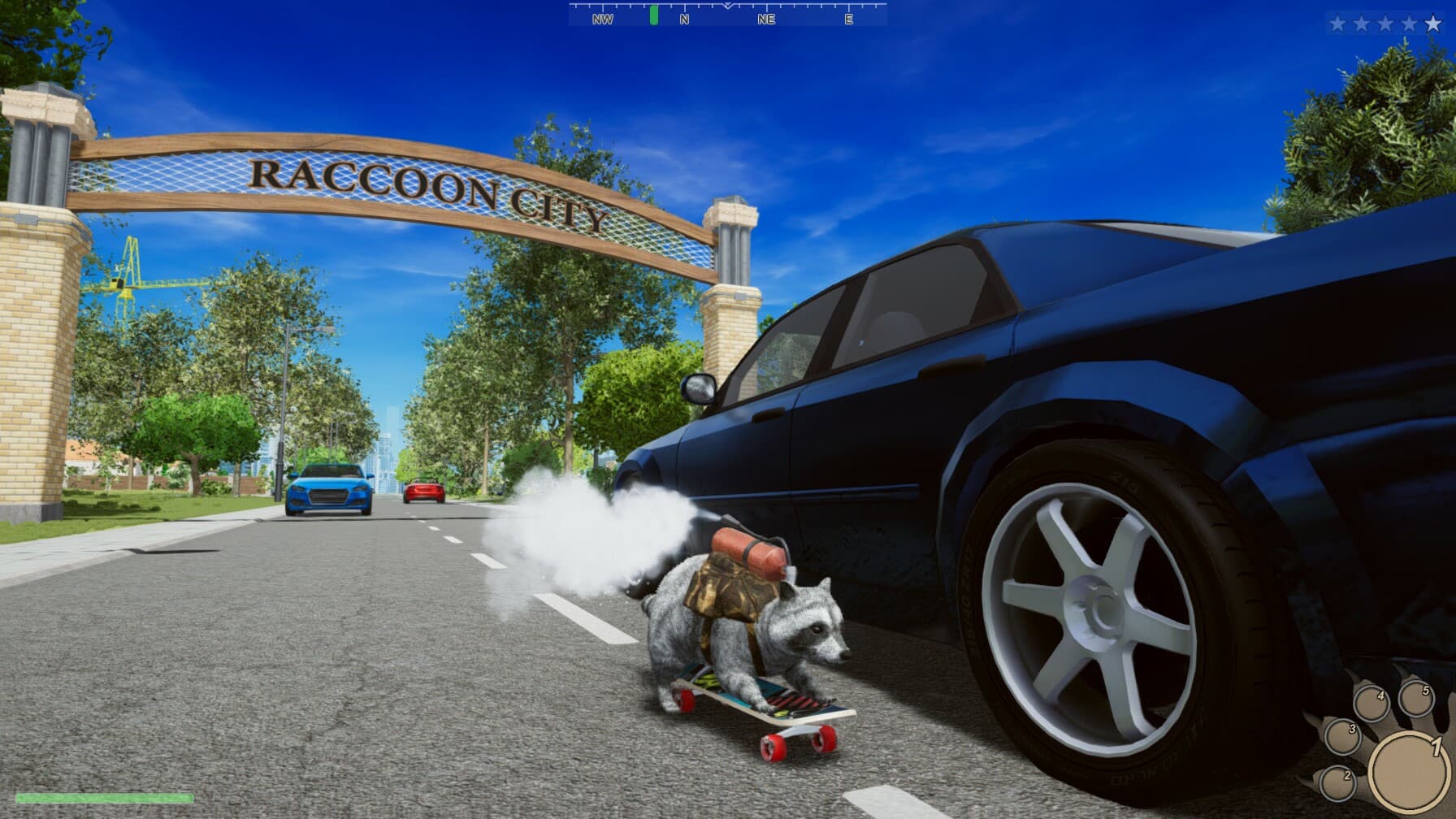Viewport: 1456px width, 819px height.
Task: Select quick-slot 2 on the paw wheel
Action: (1338, 785)
